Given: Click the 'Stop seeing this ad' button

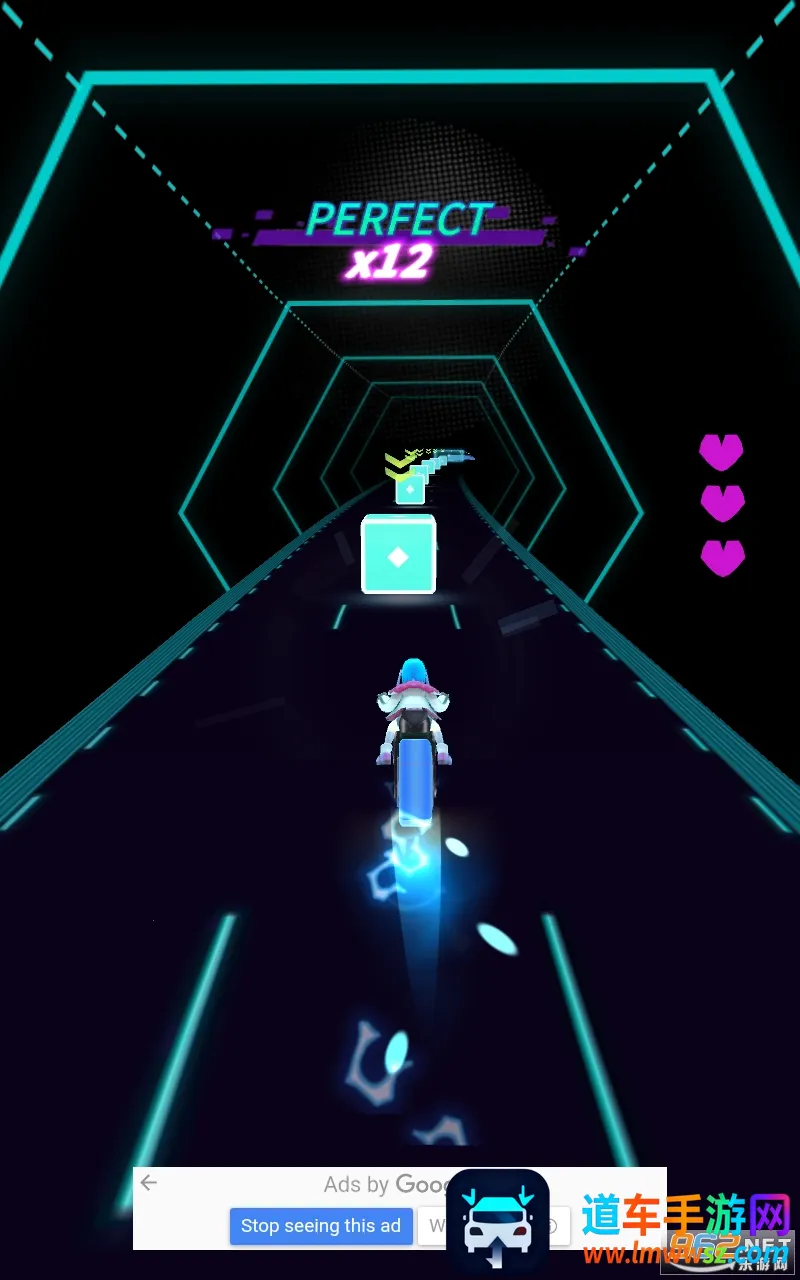Looking at the screenshot, I should [x=321, y=1226].
